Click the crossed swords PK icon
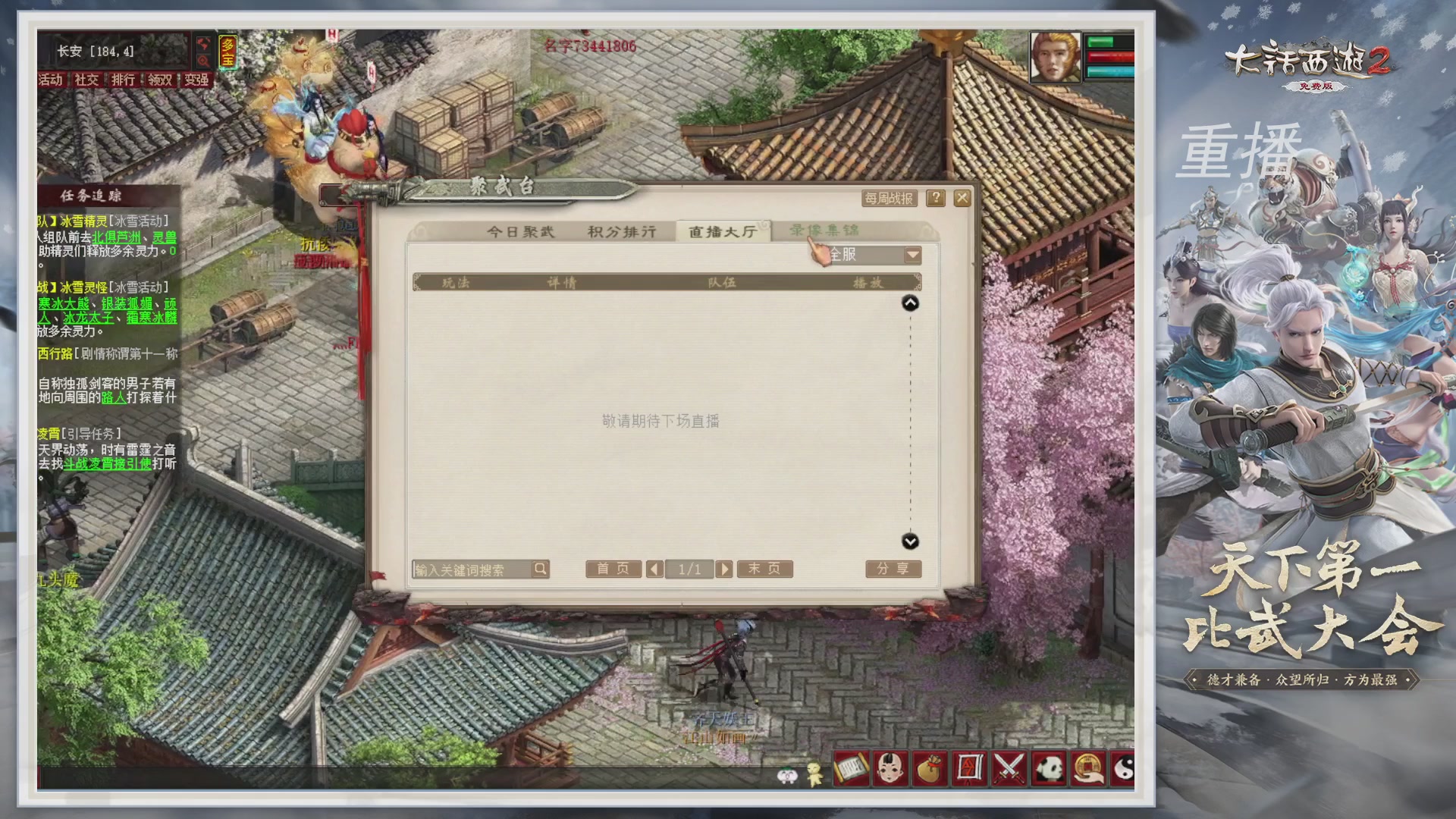The image size is (1456, 819). pyautogui.click(x=1010, y=768)
